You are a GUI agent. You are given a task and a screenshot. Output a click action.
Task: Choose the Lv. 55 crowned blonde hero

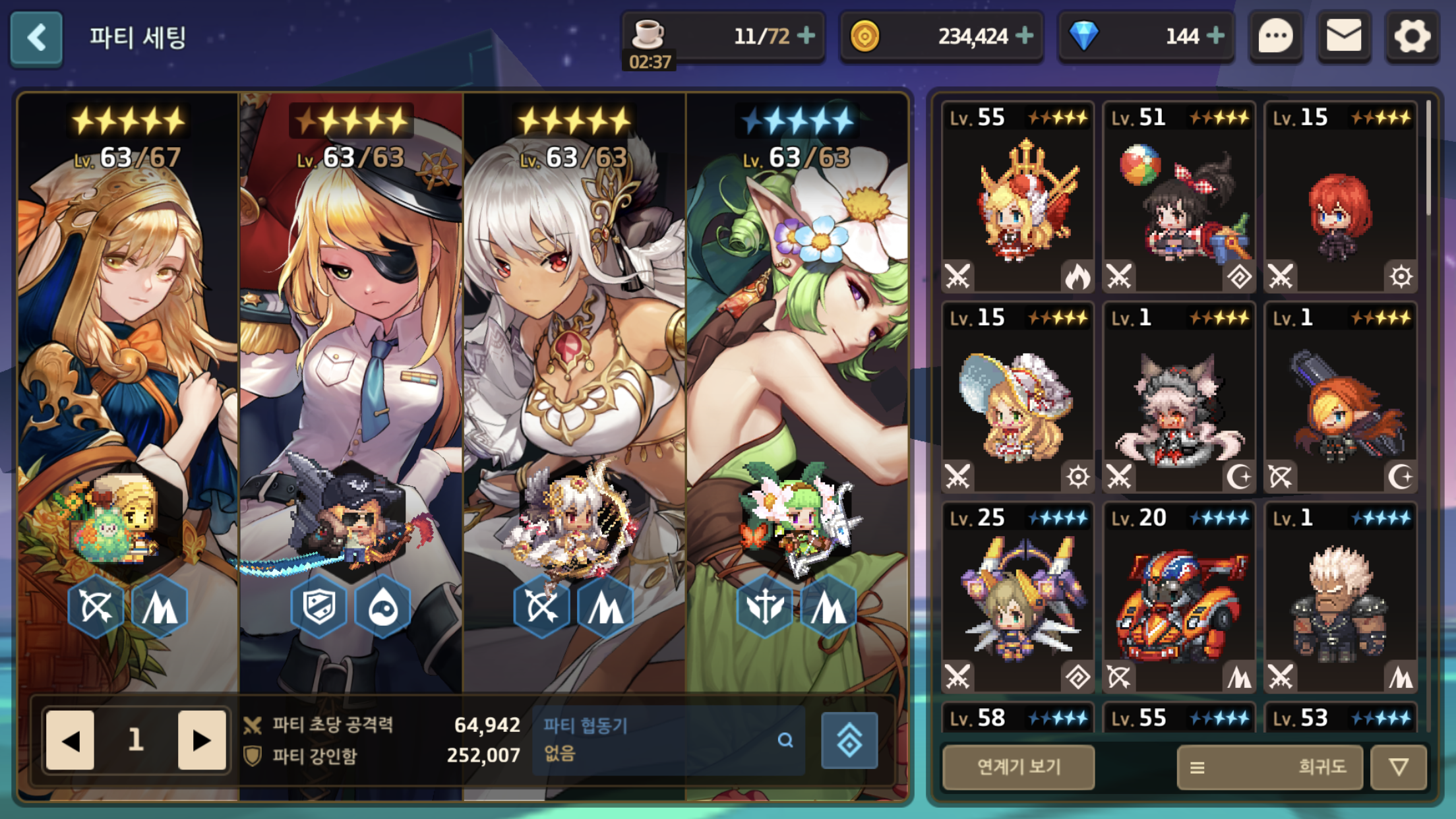[1018, 198]
